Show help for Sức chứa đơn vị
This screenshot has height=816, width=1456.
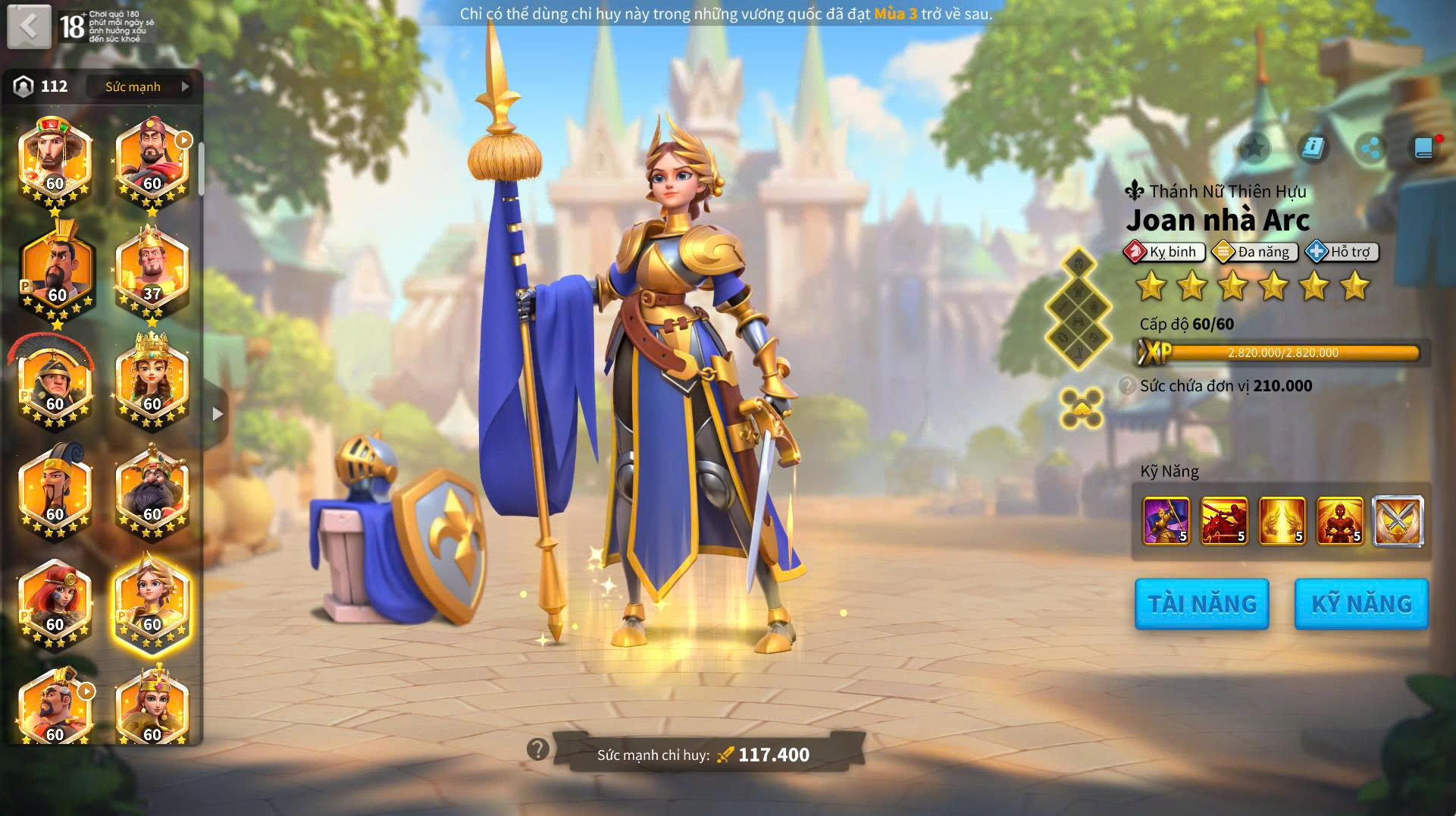tap(1127, 386)
